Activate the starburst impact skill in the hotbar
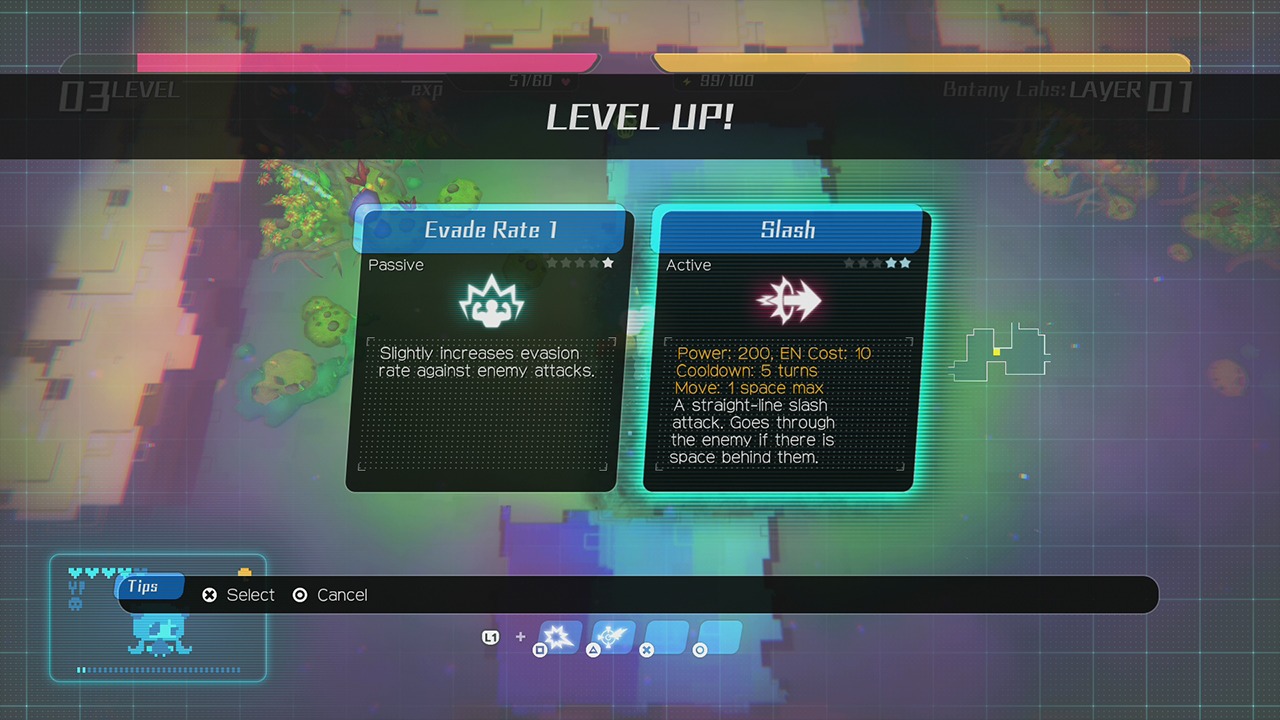1280x720 pixels. (560, 636)
